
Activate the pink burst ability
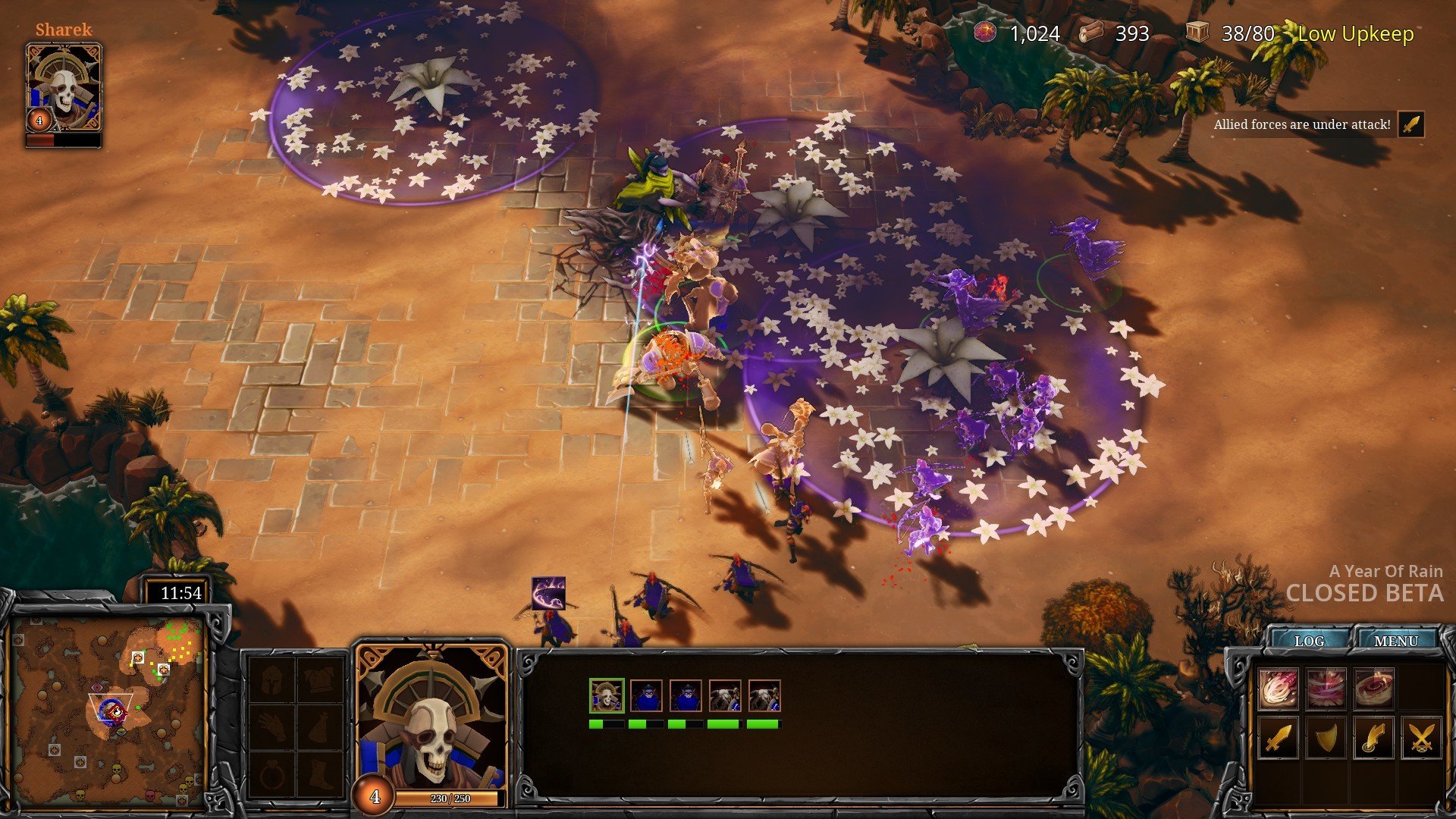[1326, 689]
